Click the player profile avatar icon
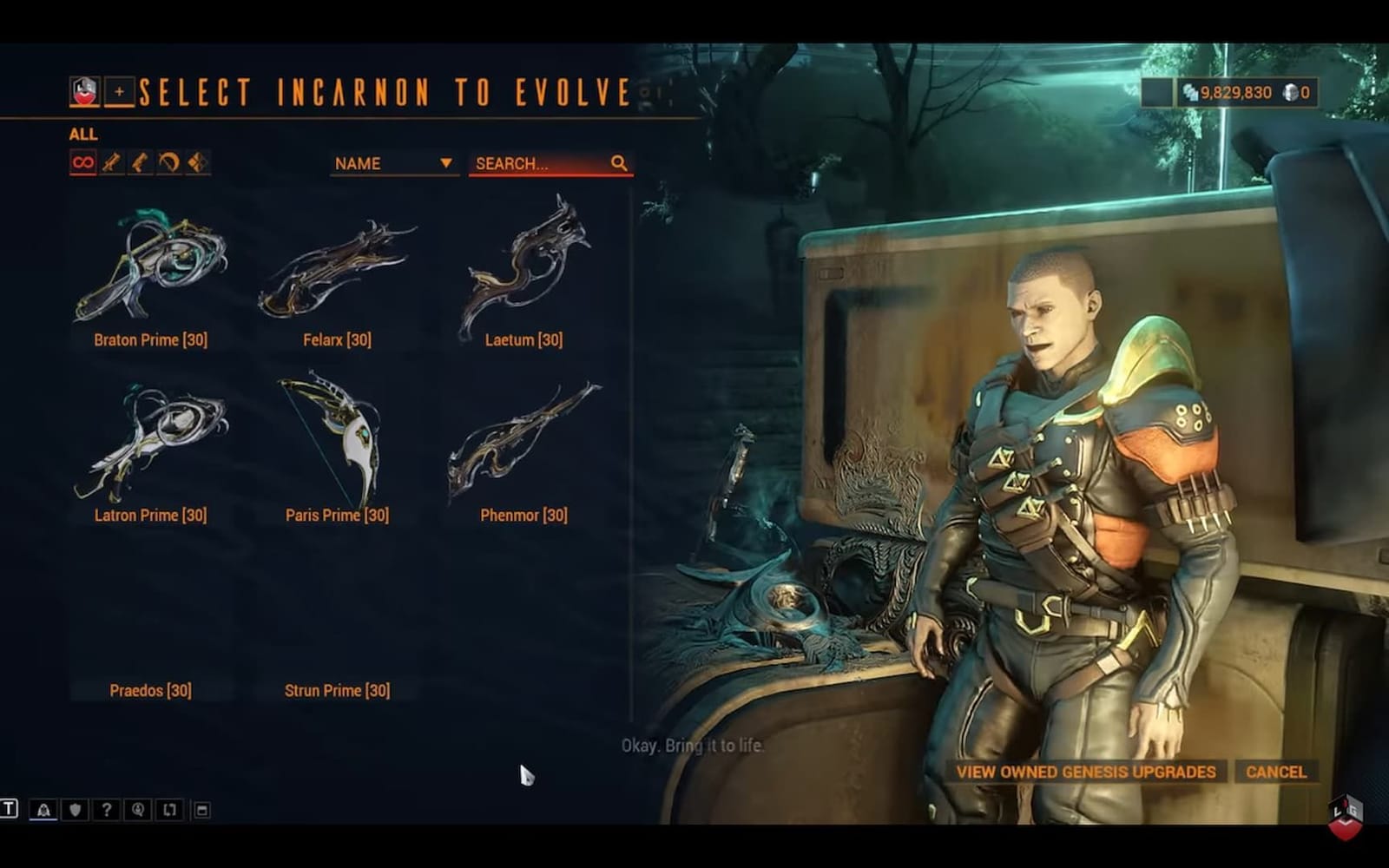 click(83, 90)
